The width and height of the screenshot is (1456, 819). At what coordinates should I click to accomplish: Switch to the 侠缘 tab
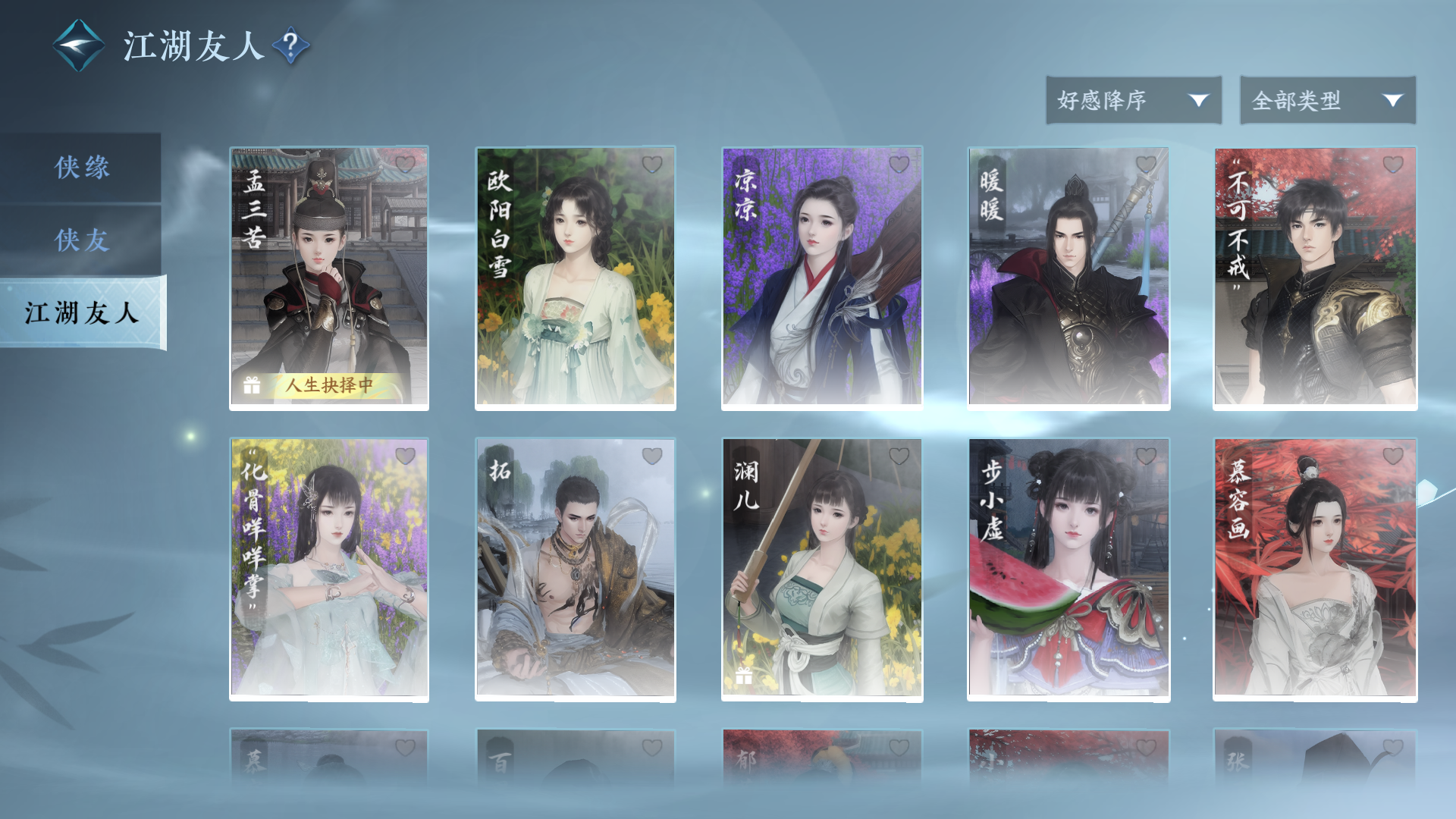click(81, 167)
